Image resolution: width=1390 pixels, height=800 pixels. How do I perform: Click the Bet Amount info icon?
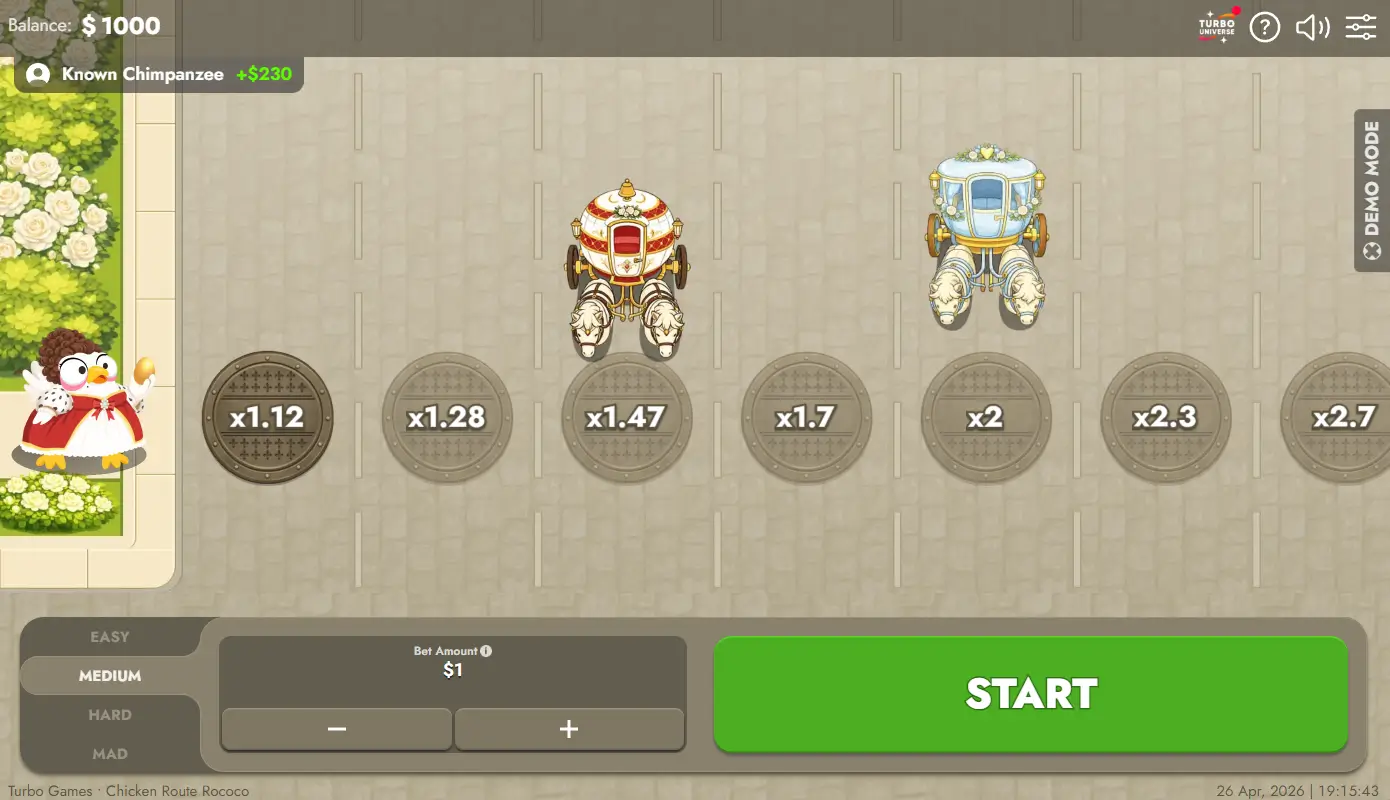485,650
